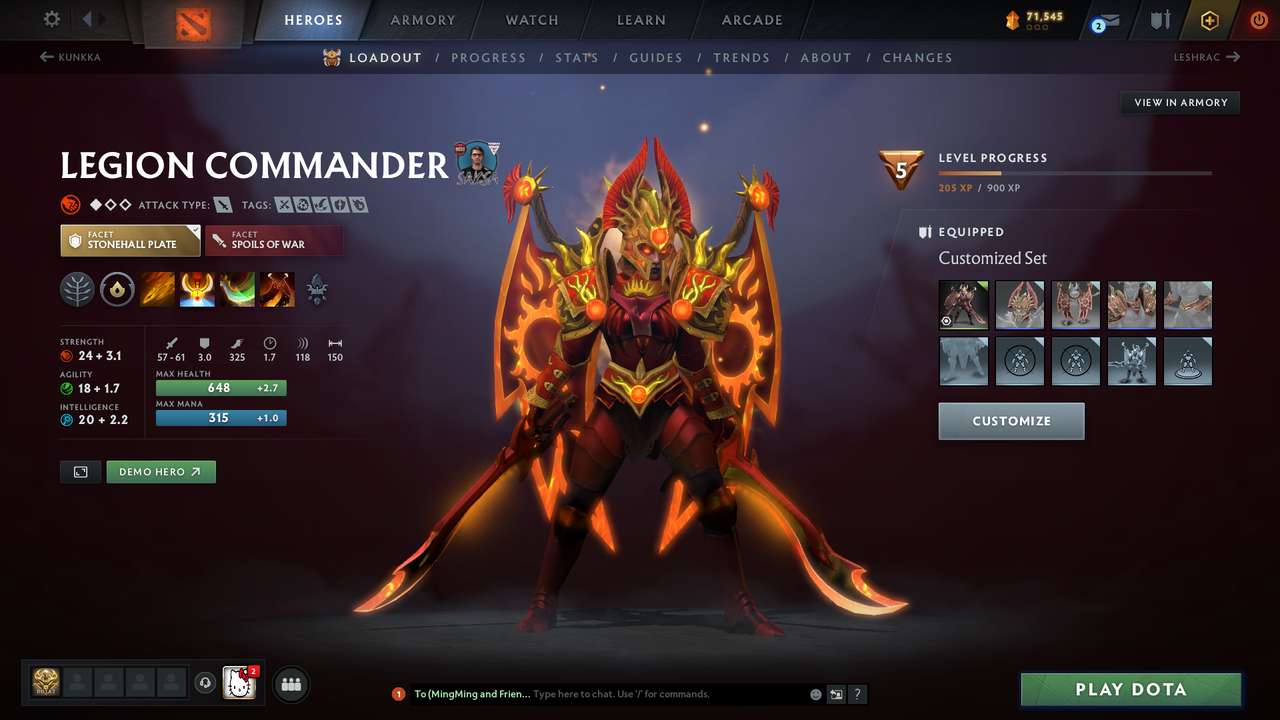Click DEMO HERO to test Legion Commander

(160, 471)
